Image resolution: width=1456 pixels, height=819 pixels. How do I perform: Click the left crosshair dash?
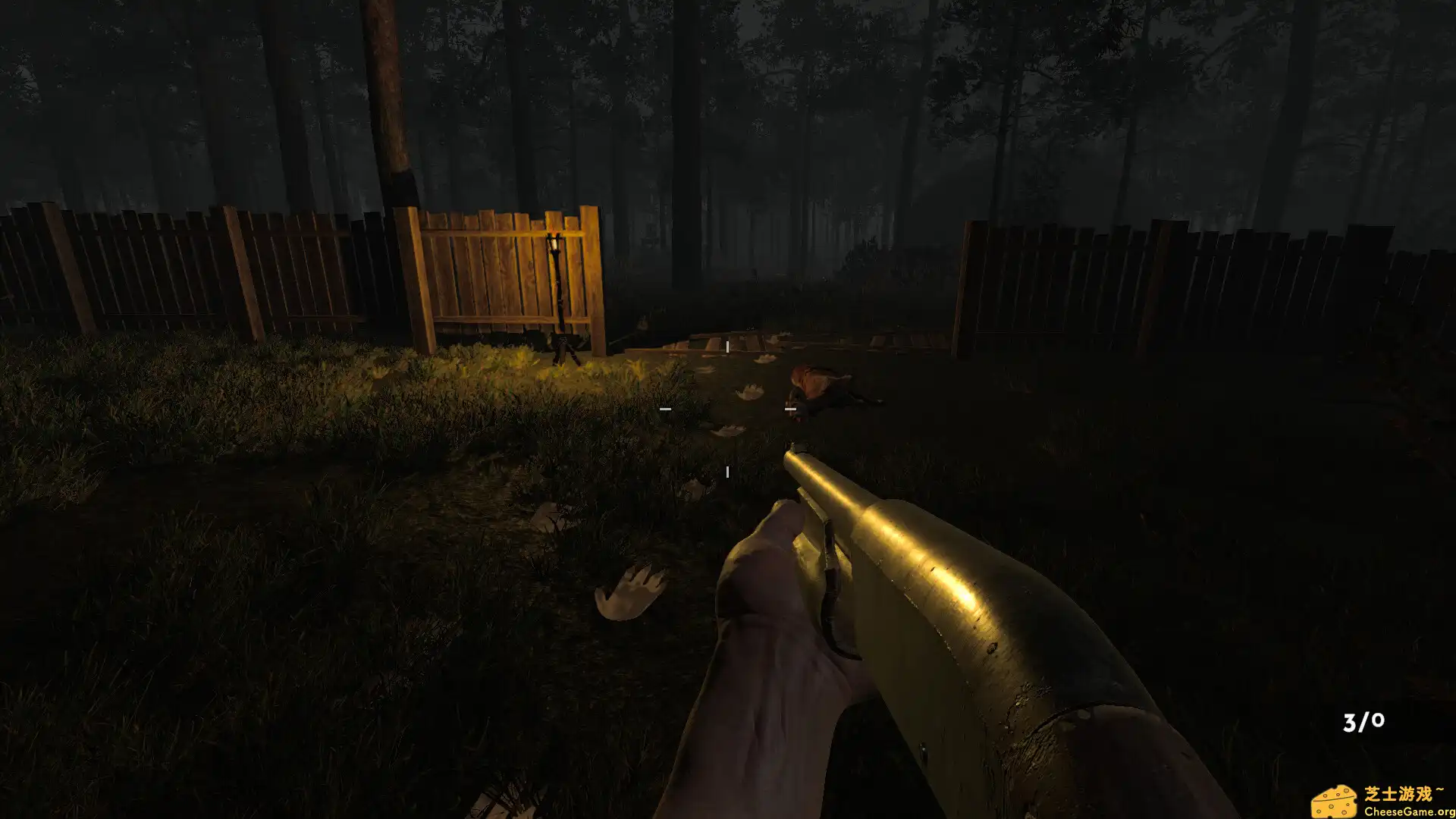tap(666, 408)
